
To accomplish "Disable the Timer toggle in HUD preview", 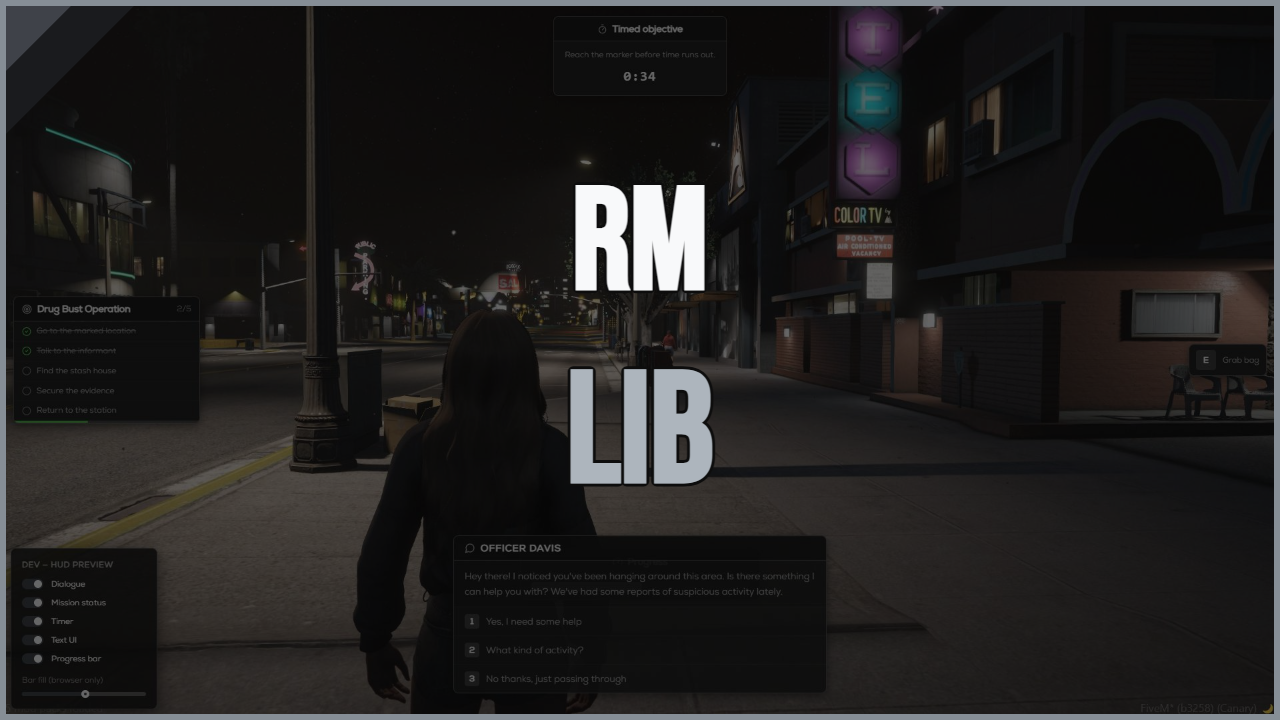I will tap(32, 621).
